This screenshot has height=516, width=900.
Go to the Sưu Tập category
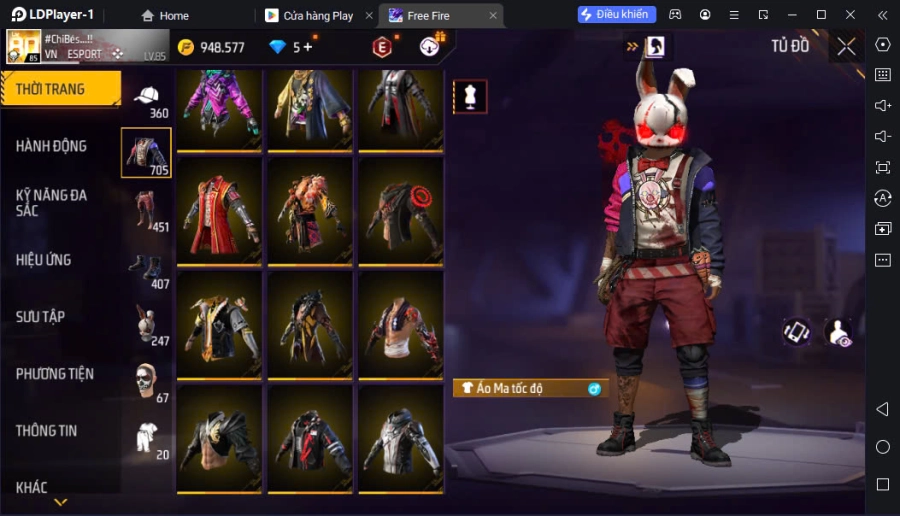pyautogui.click(x=41, y=317)
